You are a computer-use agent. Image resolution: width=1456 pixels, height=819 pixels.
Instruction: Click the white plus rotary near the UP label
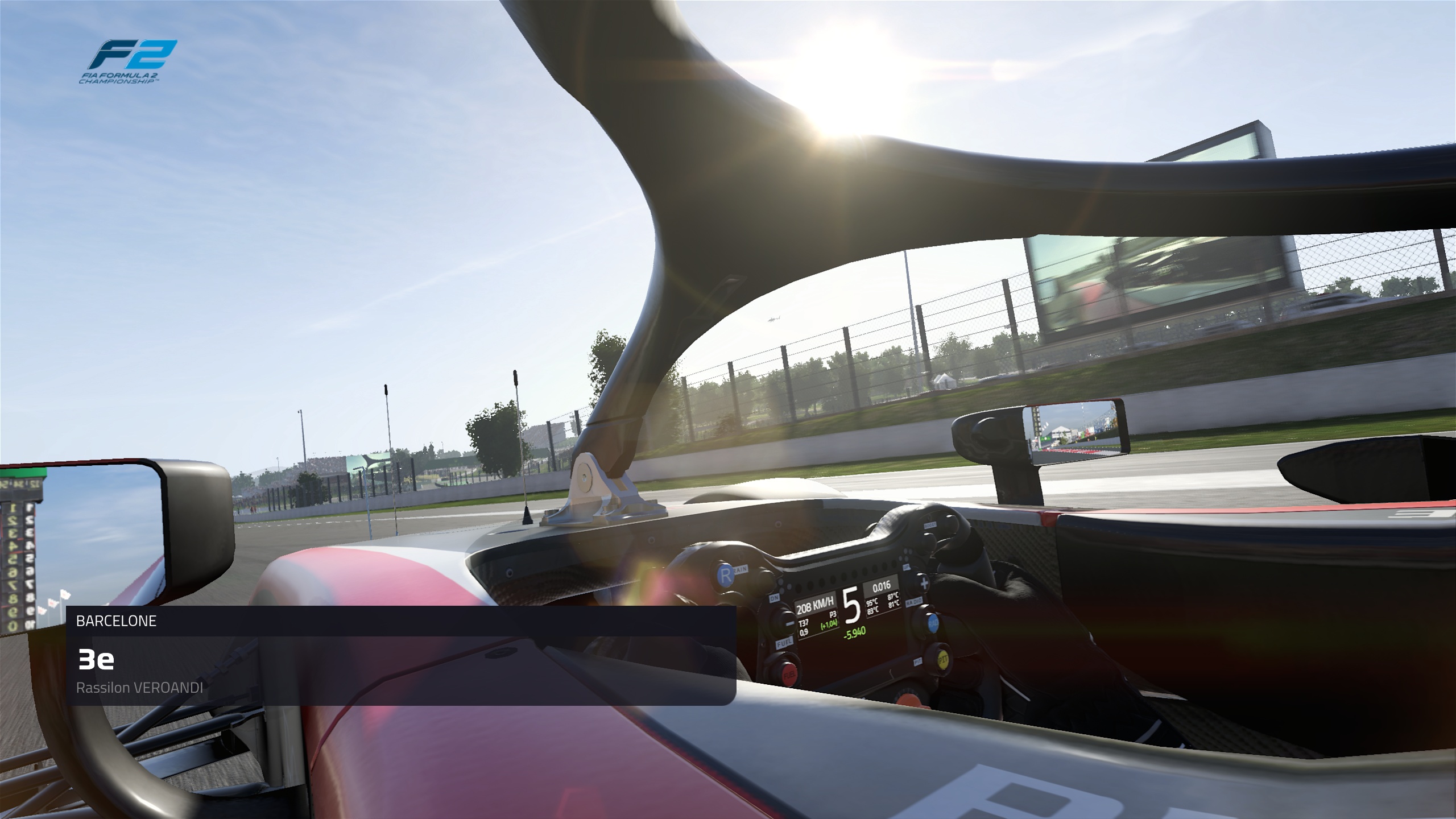pos(924,584)
